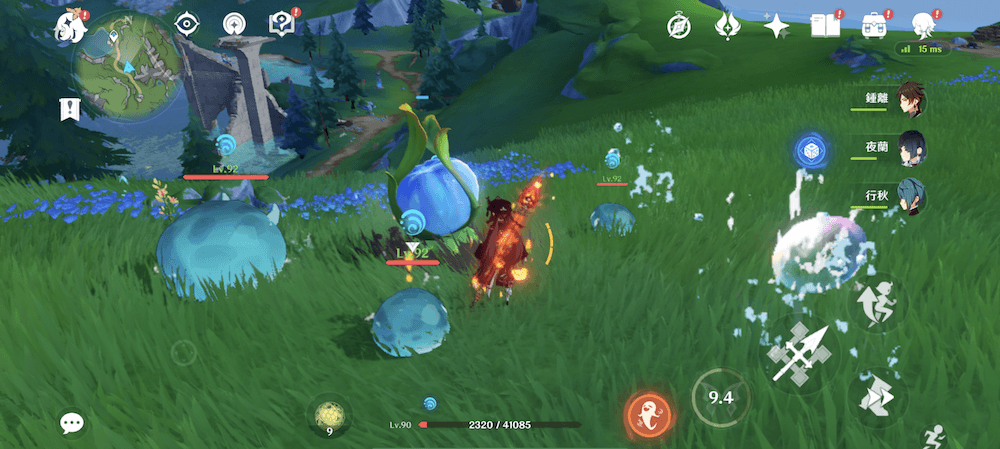Open the chat speech bubble
Viewport: 1000px width, 449px height.
pyautogui.click(x=72, y=423)
